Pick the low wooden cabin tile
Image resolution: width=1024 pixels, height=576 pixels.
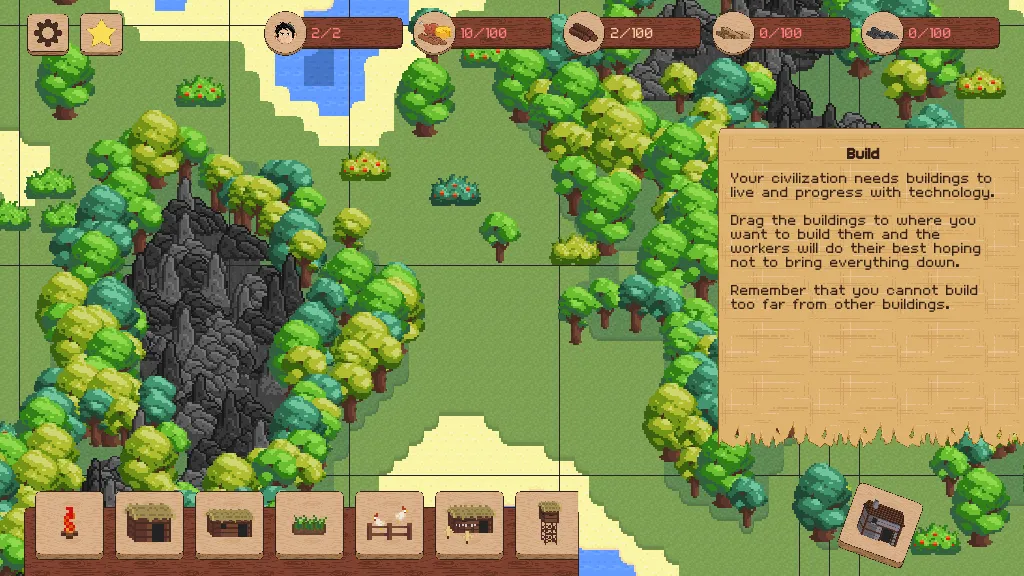[229, 523]
